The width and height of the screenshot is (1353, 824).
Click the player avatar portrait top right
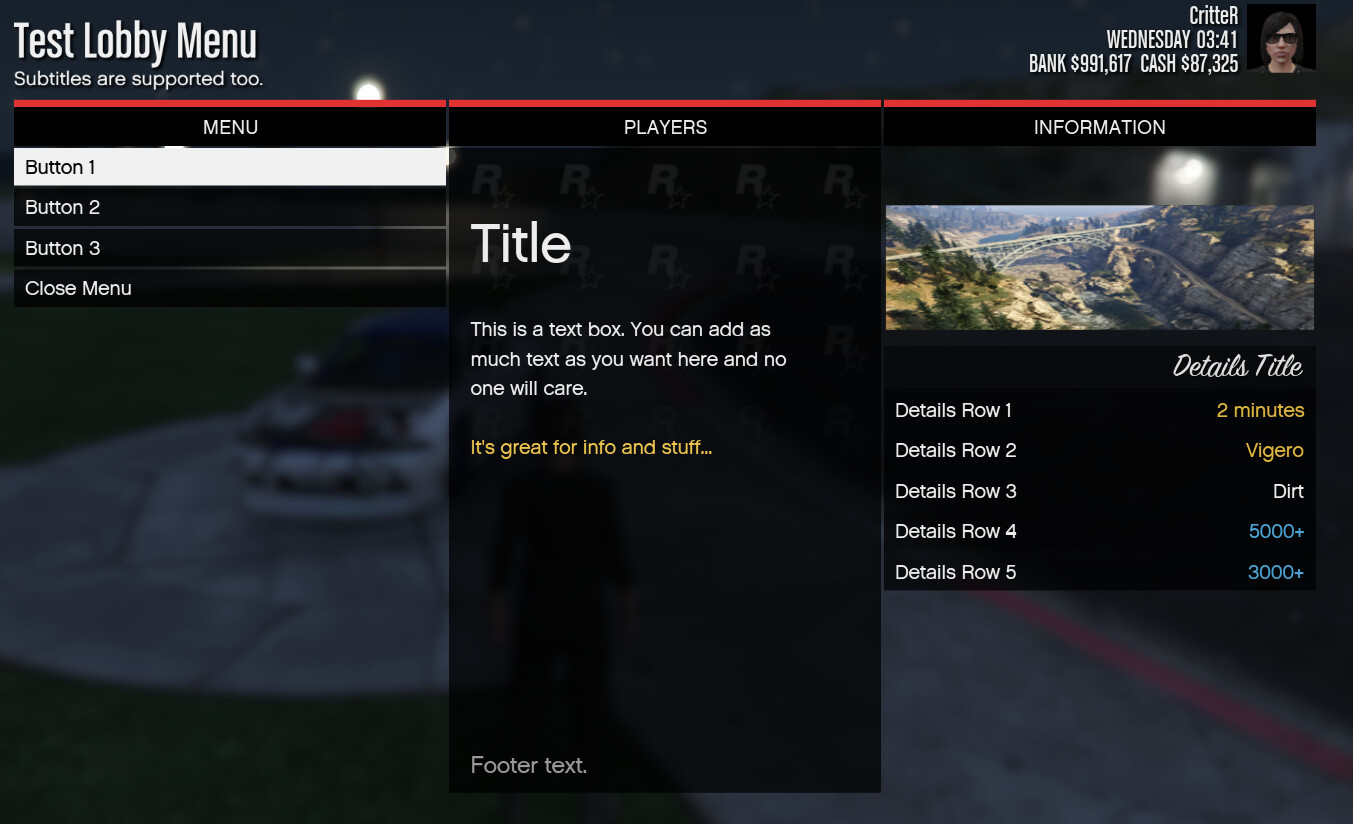[1281, 38]
